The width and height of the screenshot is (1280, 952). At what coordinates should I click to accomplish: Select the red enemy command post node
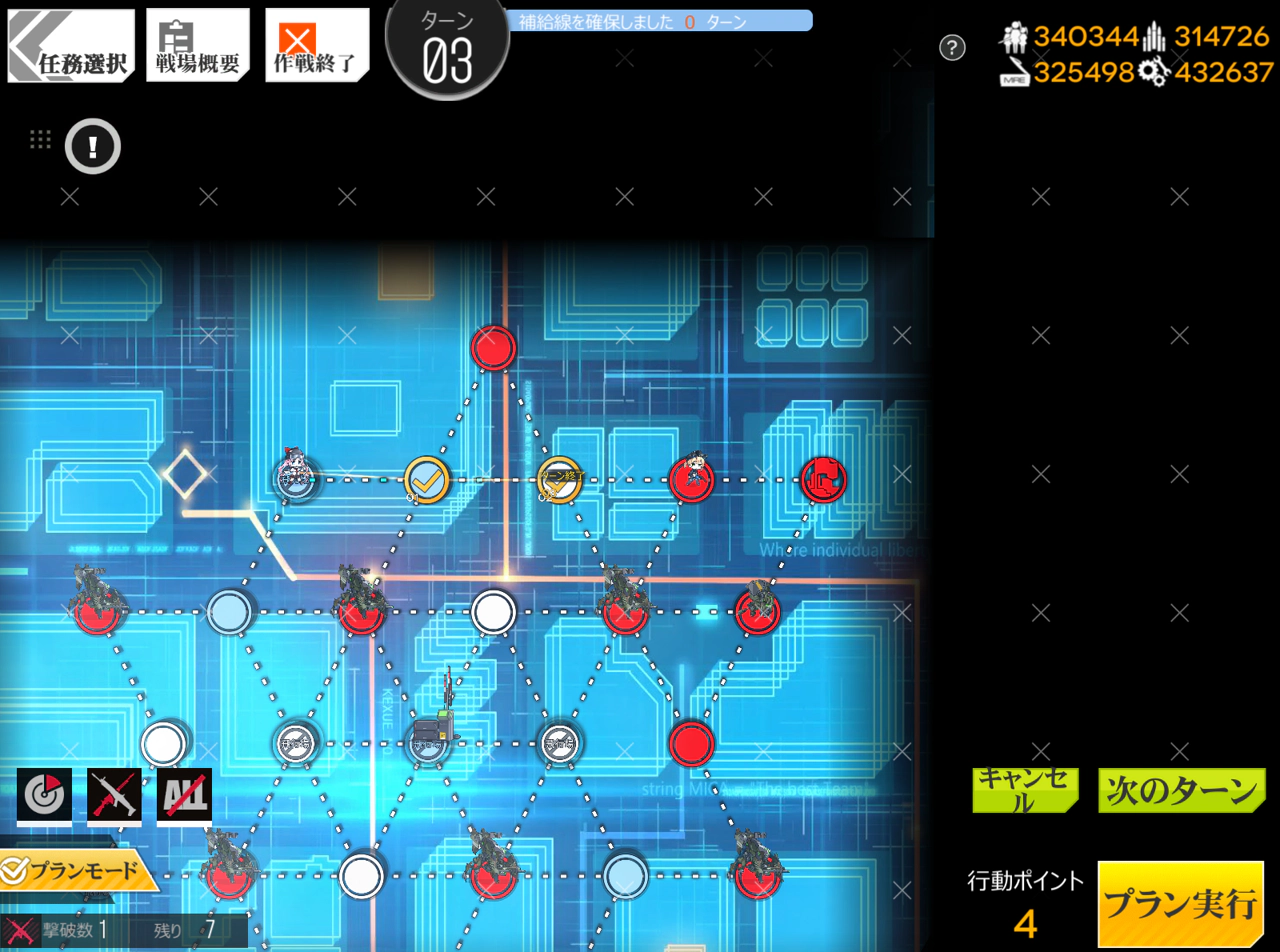pyautogui.click(x=823, y=479)
